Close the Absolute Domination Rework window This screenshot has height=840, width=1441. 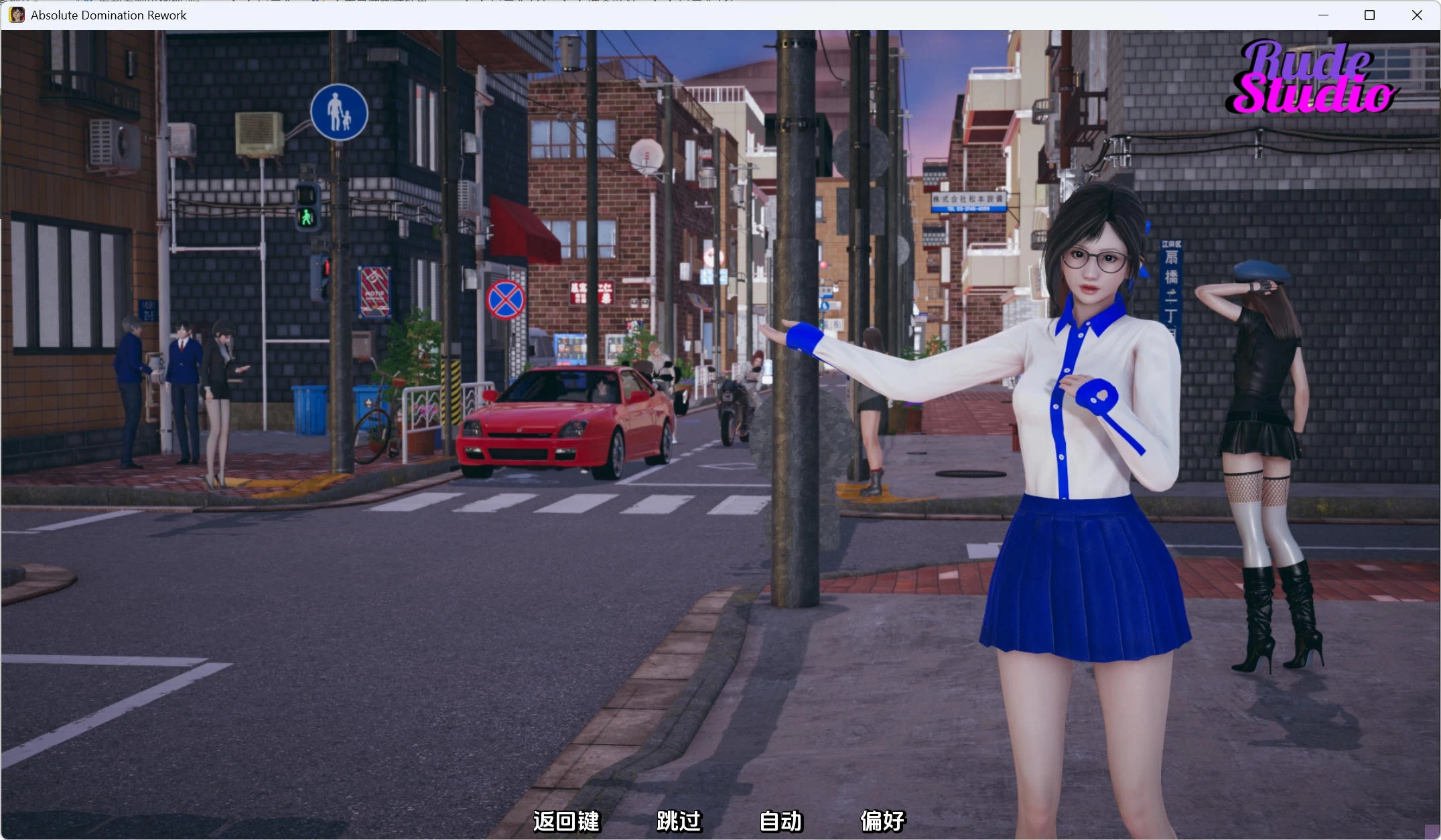coord(1417,15)
